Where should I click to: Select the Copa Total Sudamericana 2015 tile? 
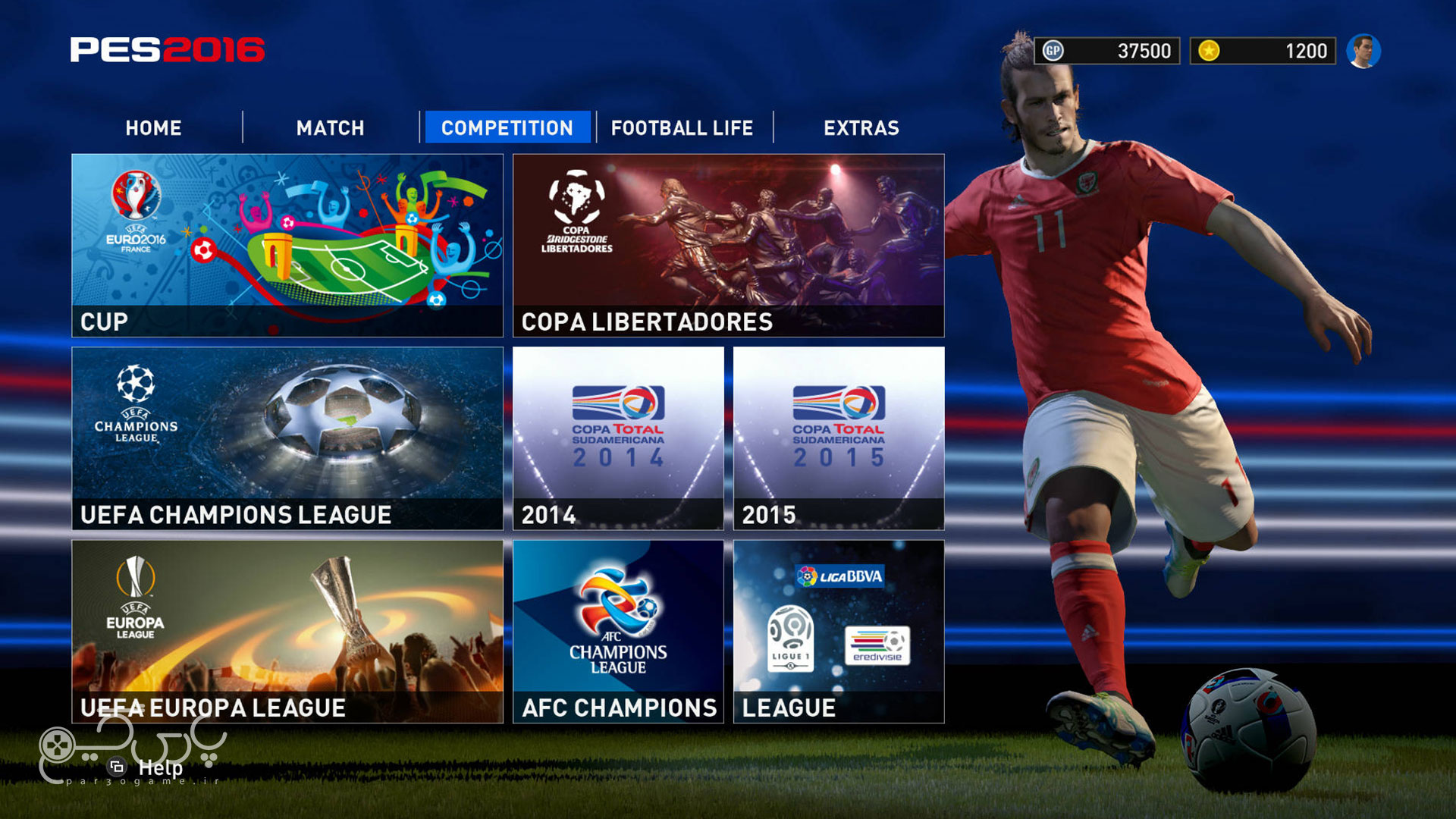pyautogui.click(x=838, y=436)
